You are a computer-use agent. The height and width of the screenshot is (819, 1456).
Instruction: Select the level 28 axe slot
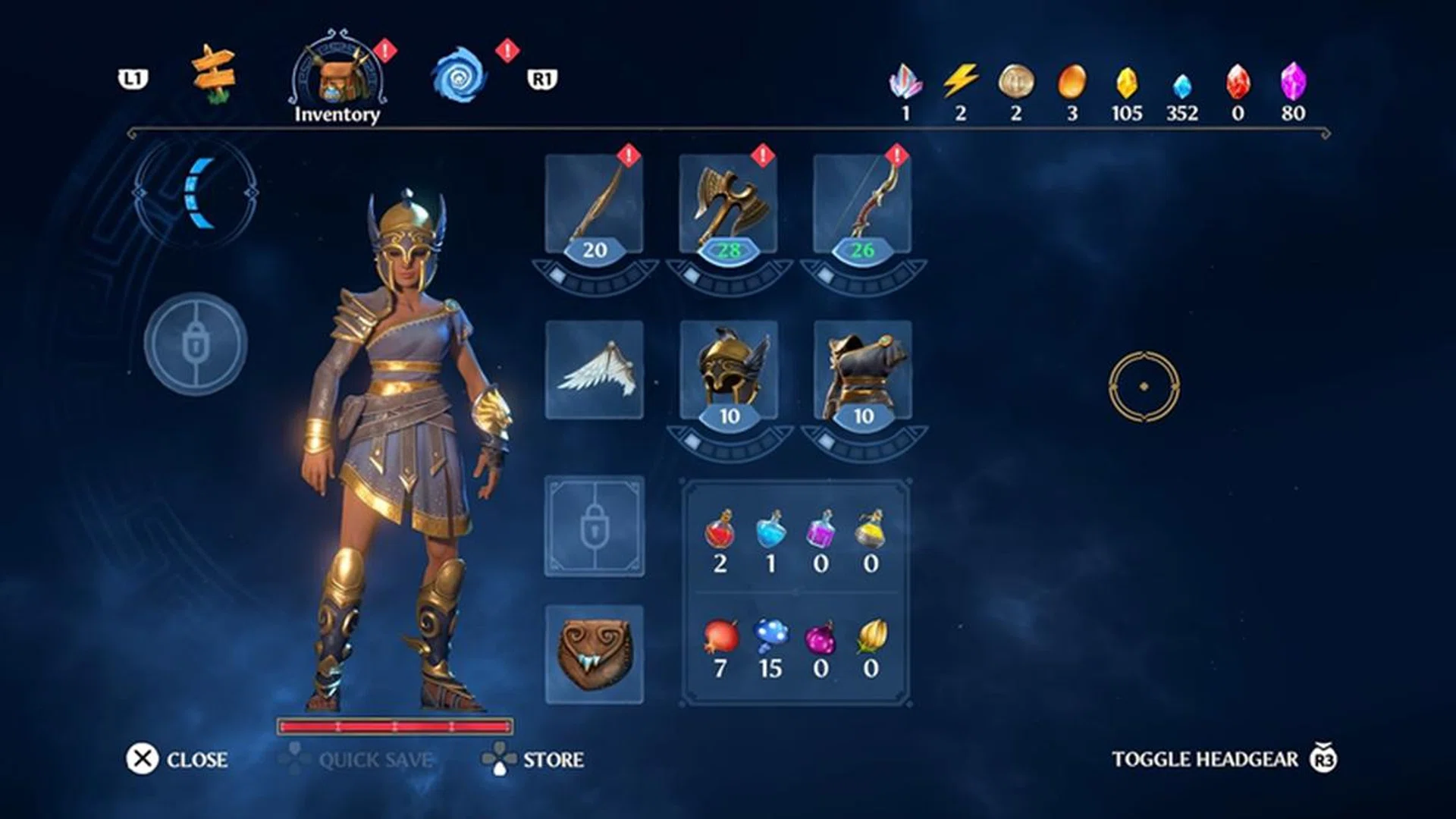(x=729, y=205)
